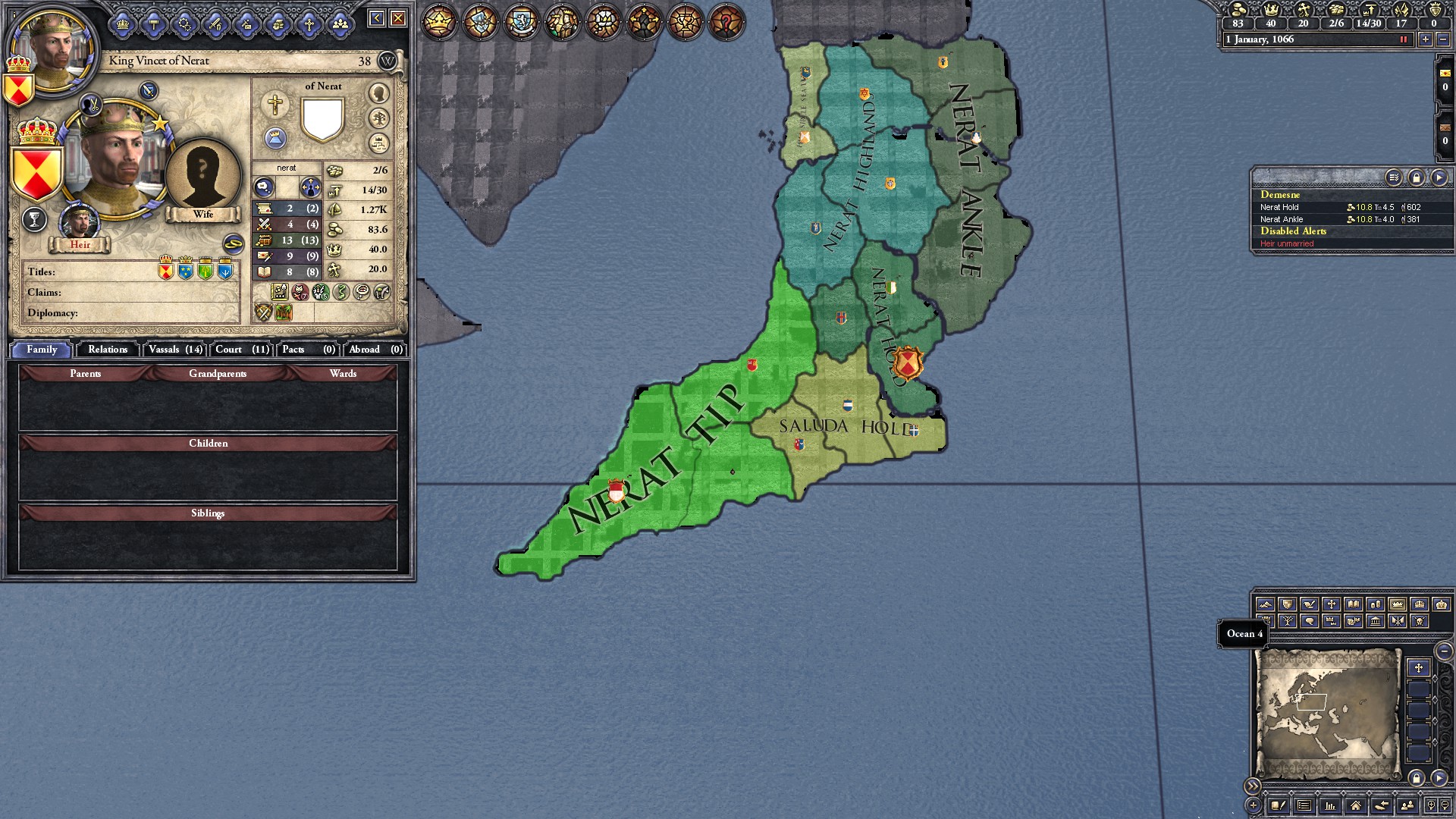Select the dynasty tree map mode icon
The height and width of the screenshot is (819, 1456).
coord(1288,620)
